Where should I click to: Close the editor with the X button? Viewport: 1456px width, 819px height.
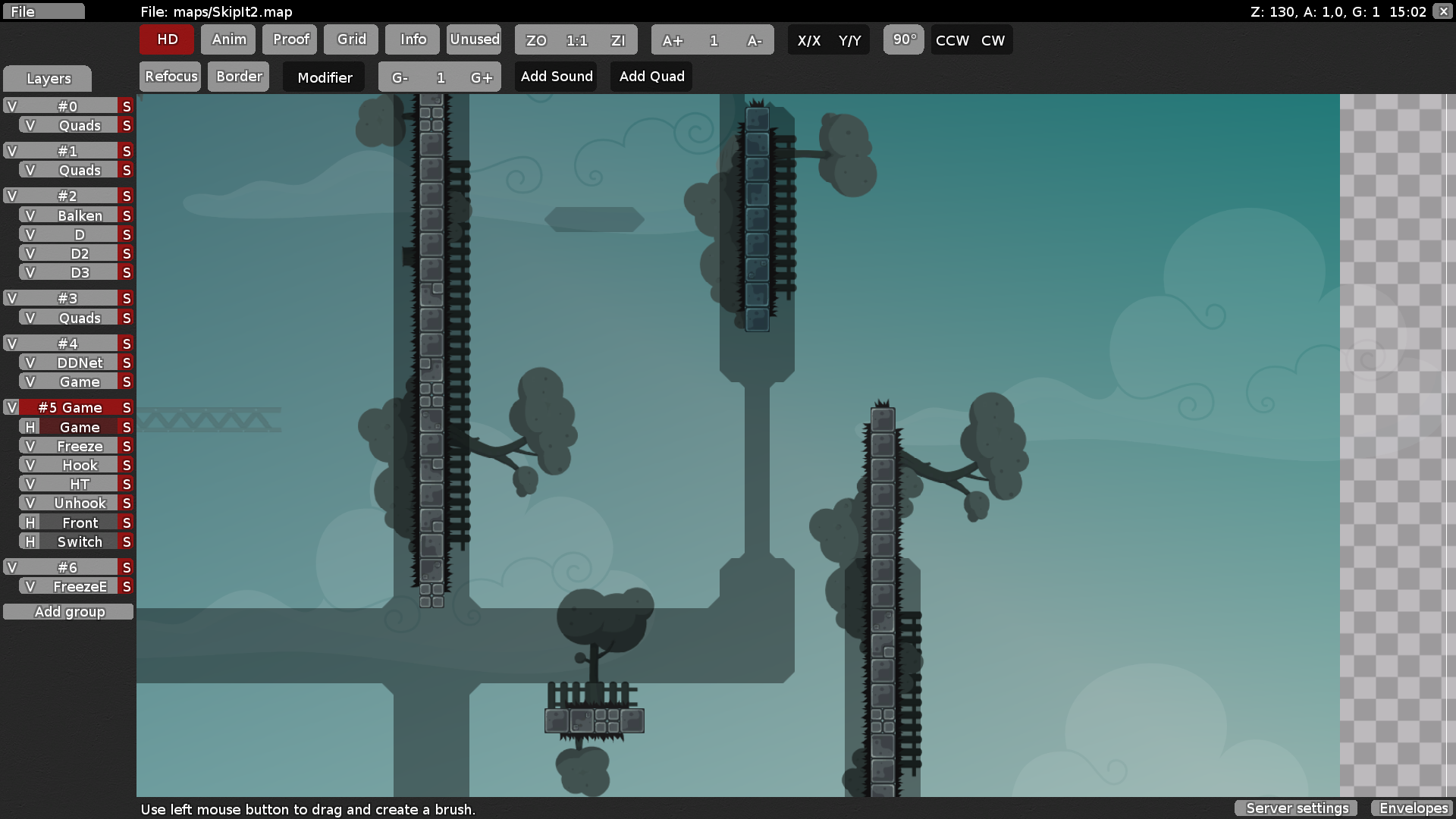pyautogui.click(x=1444, y=11)
